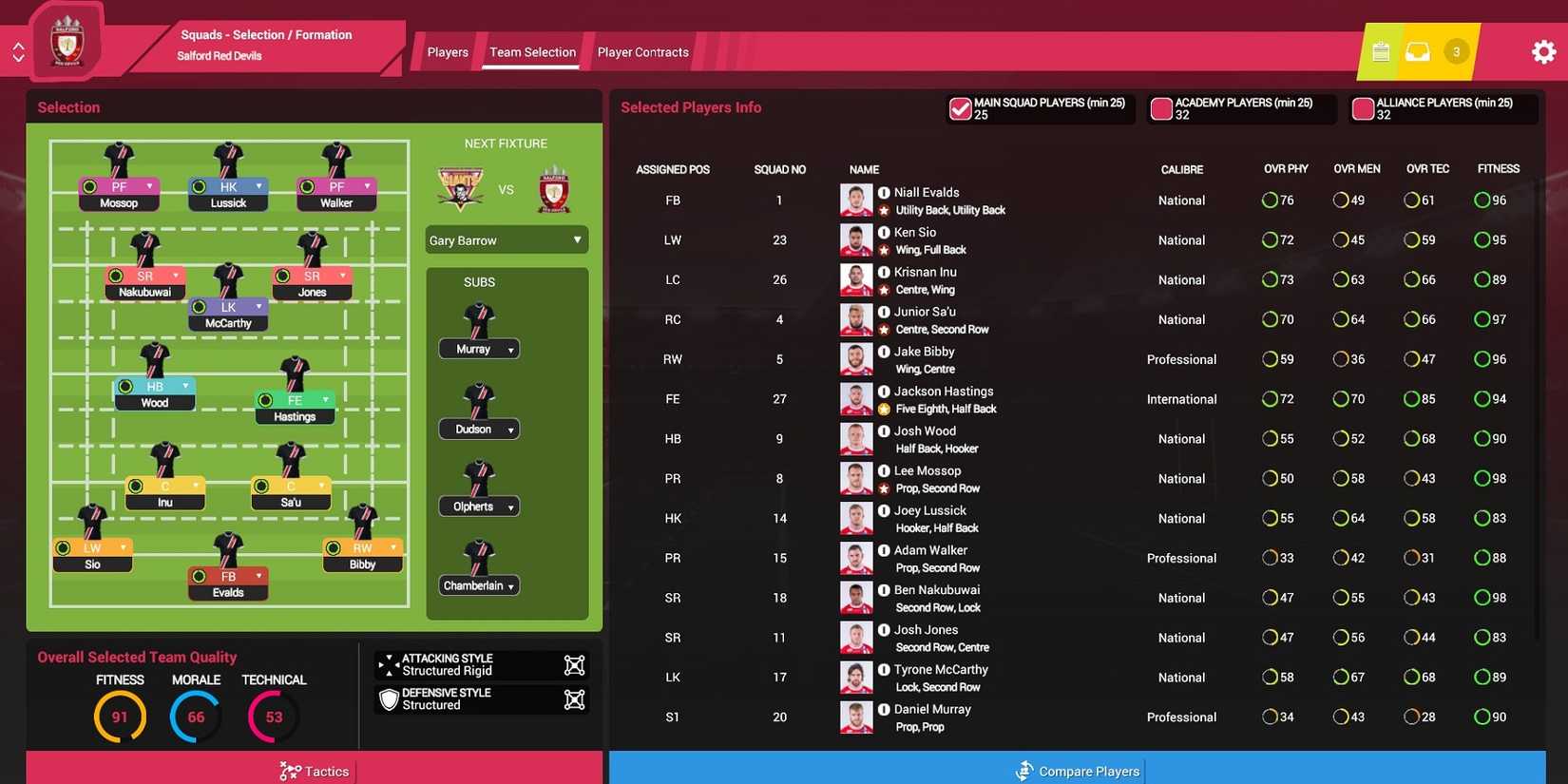
Task: Open the inbox showing 3 messages
Action: (1419, 51)
